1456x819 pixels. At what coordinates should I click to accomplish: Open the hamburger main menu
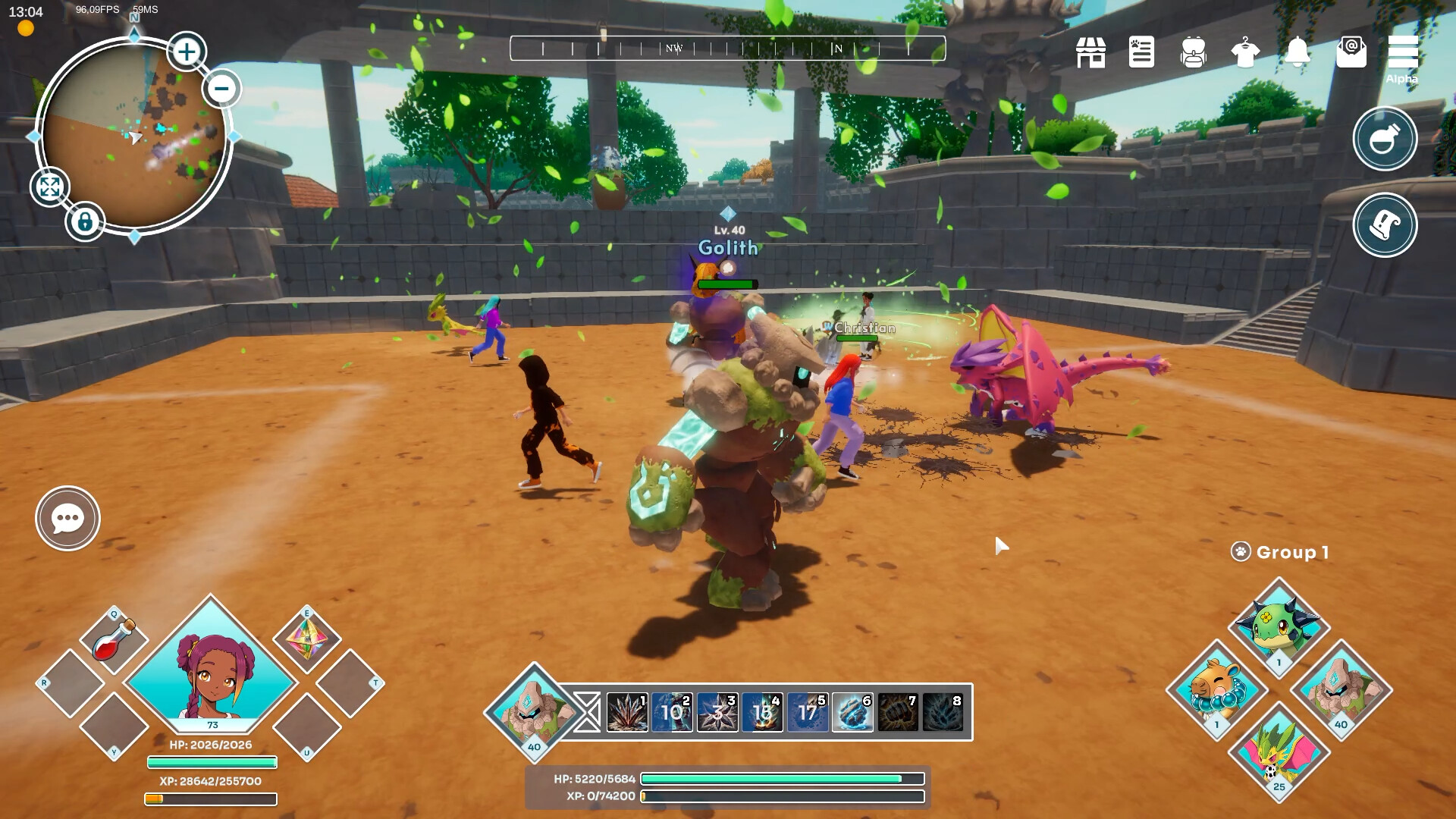click(1402, 52)
